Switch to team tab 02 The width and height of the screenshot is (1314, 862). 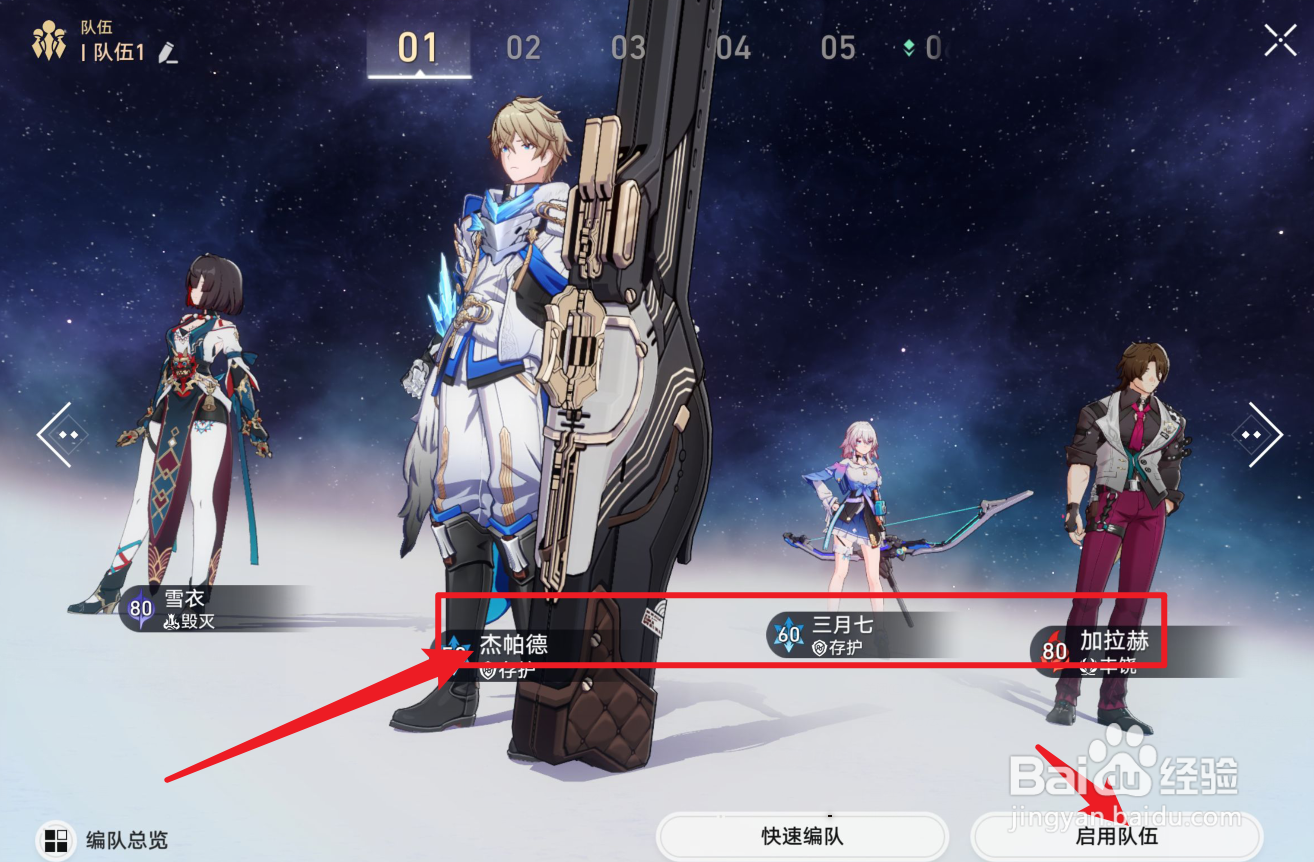click(522, 46)
